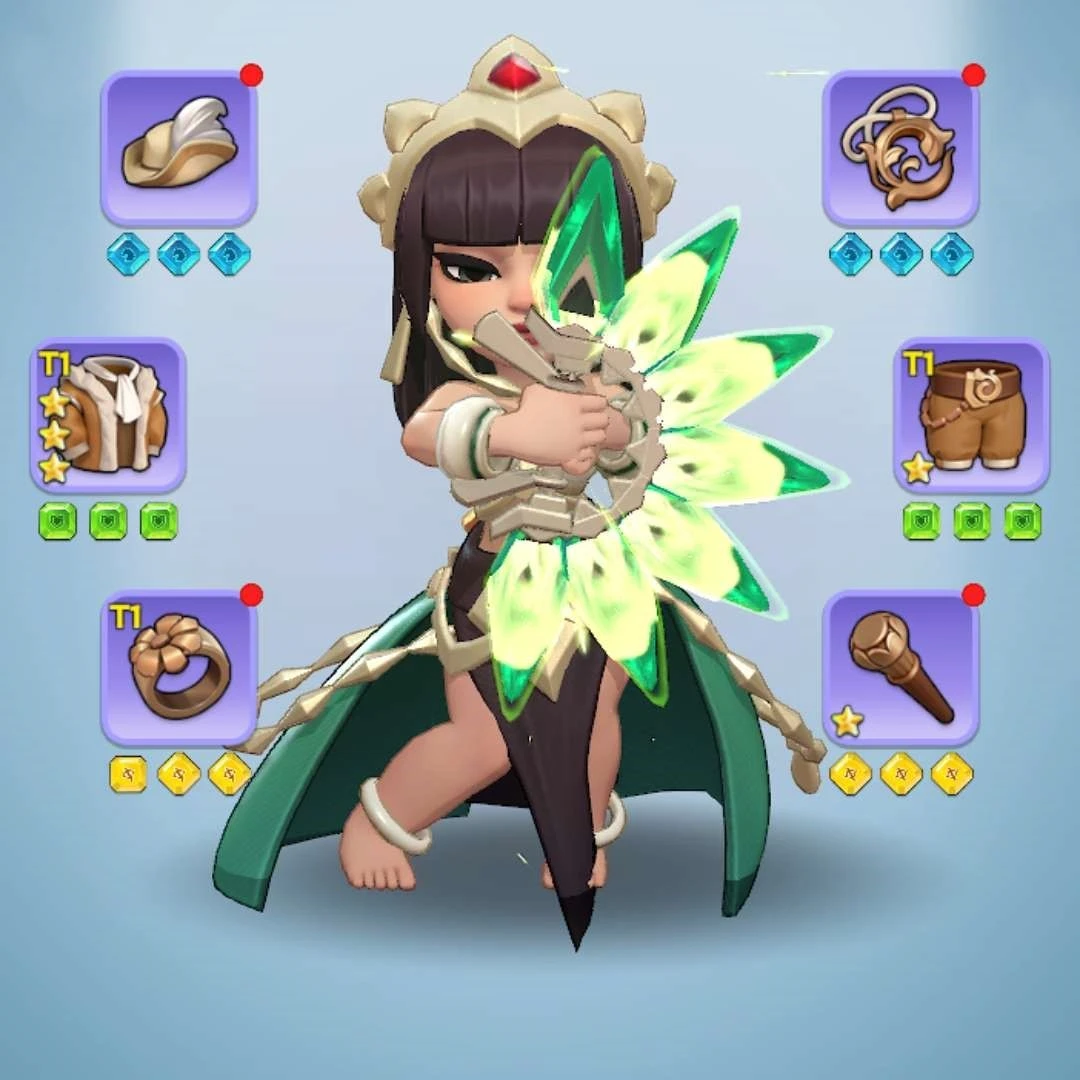Select the wooden scepter weapon slot
This screenshot has height=1080, width=1080.
coord(900,668)
